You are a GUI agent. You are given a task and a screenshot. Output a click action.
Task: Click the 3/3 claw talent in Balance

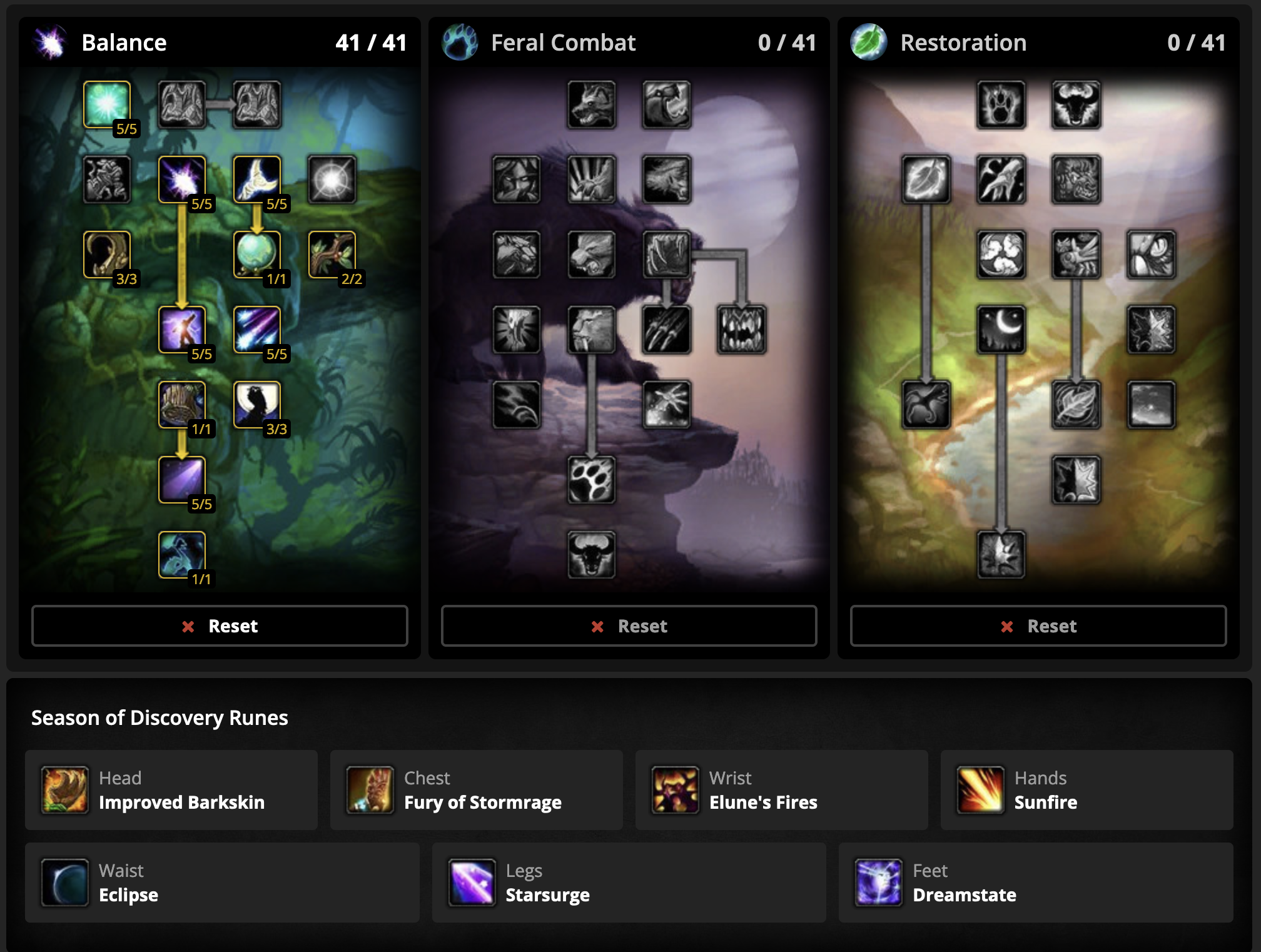[x=107, y=255]
